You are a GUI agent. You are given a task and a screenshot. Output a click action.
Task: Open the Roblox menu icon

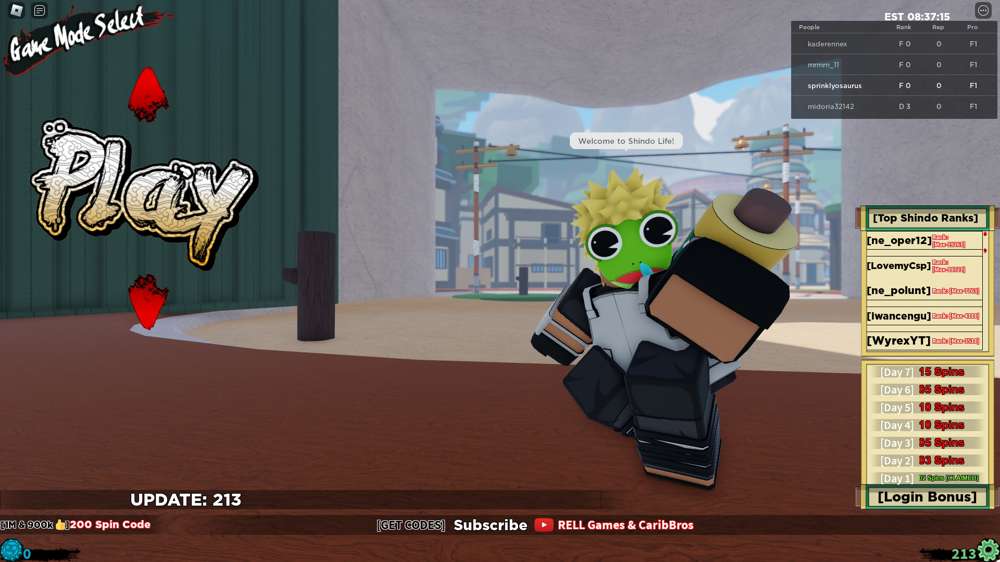[16, 11]
